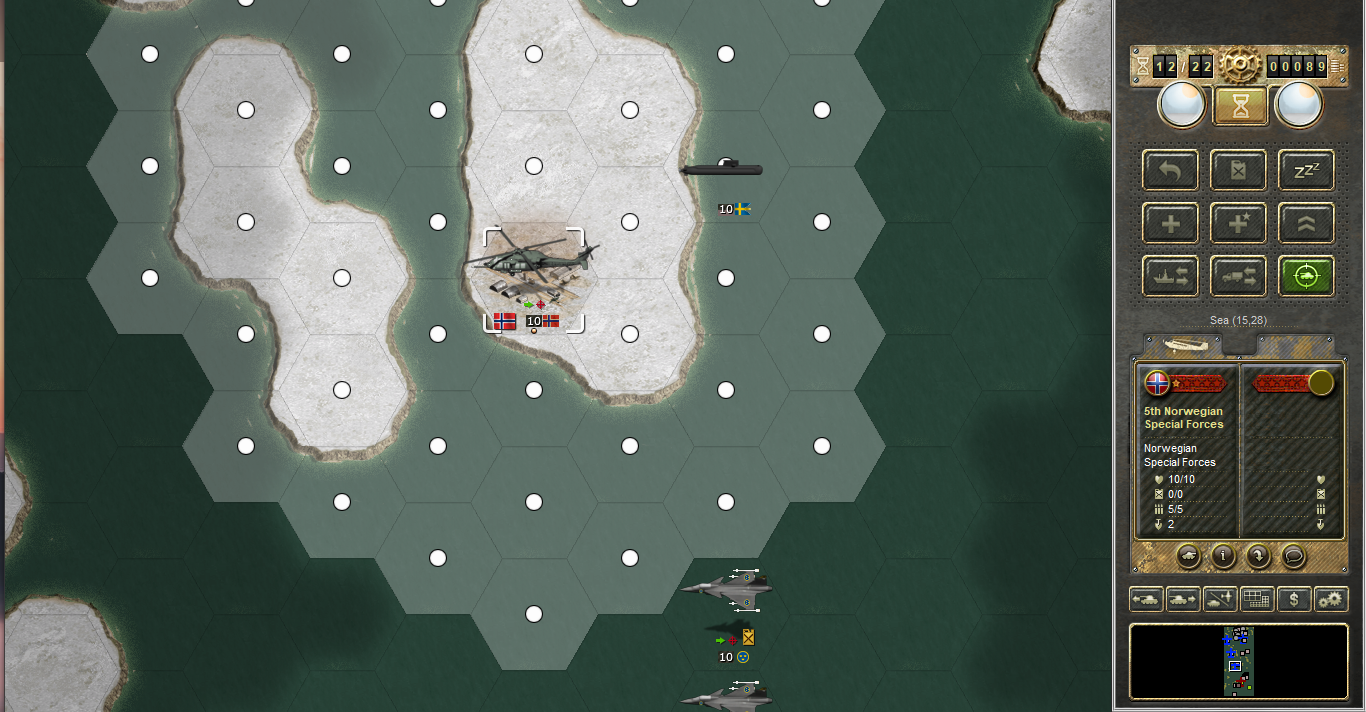The width and height of the screenshot is (1366, 712).
Task: Add reinforcements with the plain plus button
Action: pos(1170,223)
